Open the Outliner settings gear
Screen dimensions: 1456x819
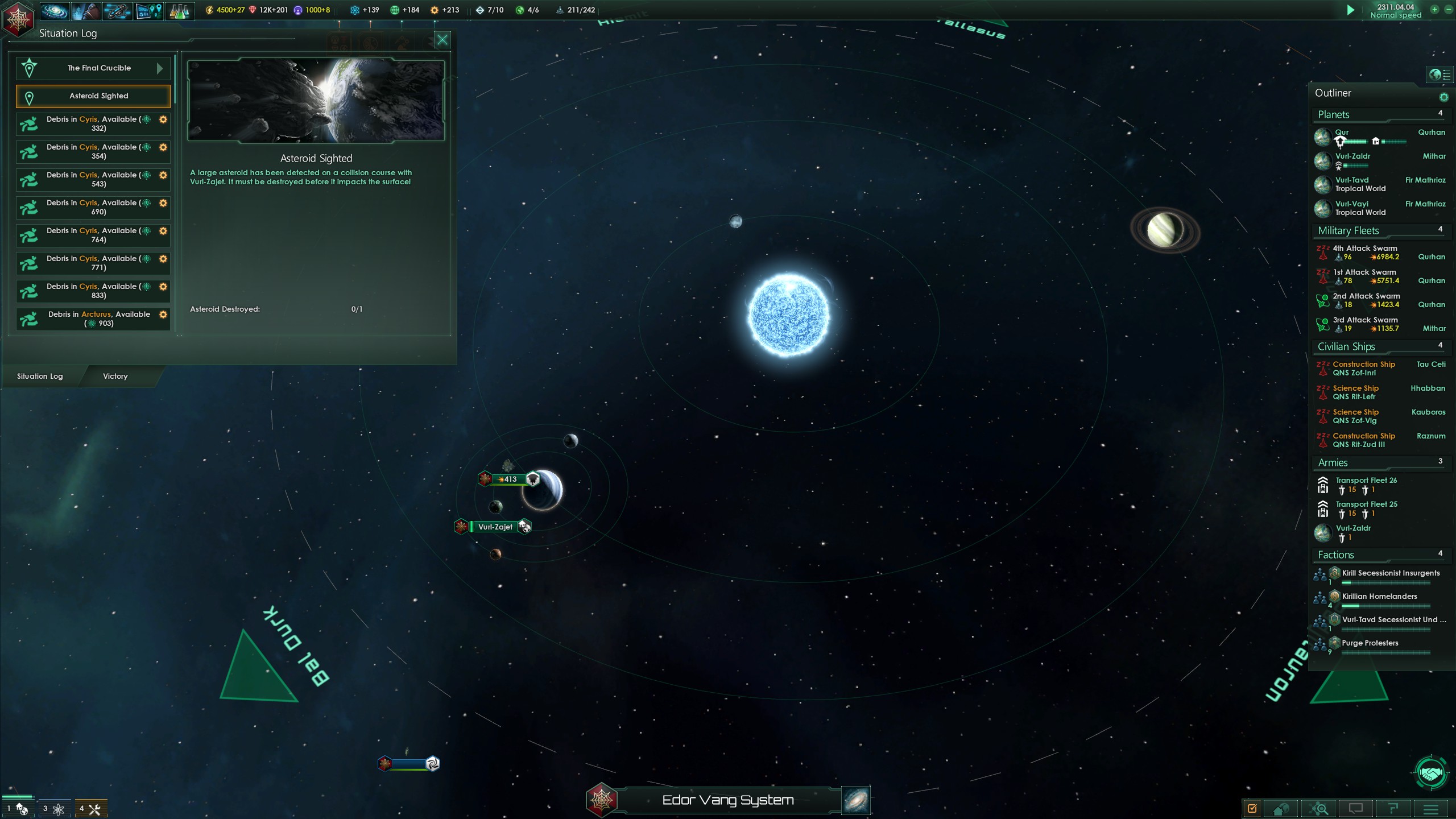click(x=1443, y=97)
